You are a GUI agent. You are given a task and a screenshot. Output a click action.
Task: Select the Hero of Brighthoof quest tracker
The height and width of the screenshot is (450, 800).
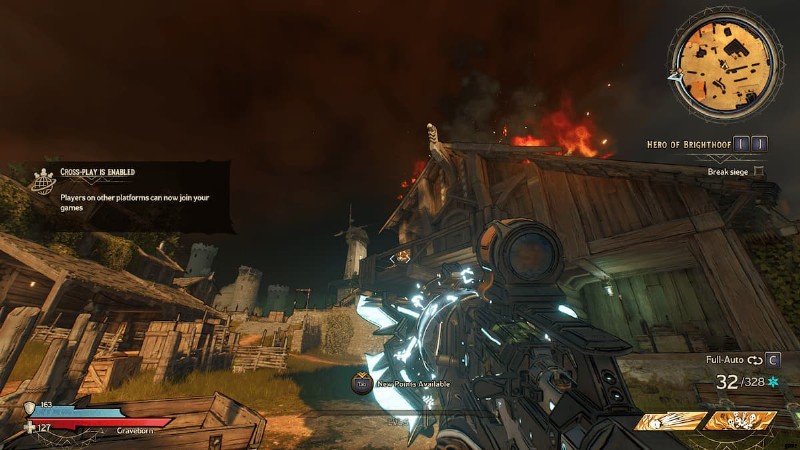pos(690,144)
